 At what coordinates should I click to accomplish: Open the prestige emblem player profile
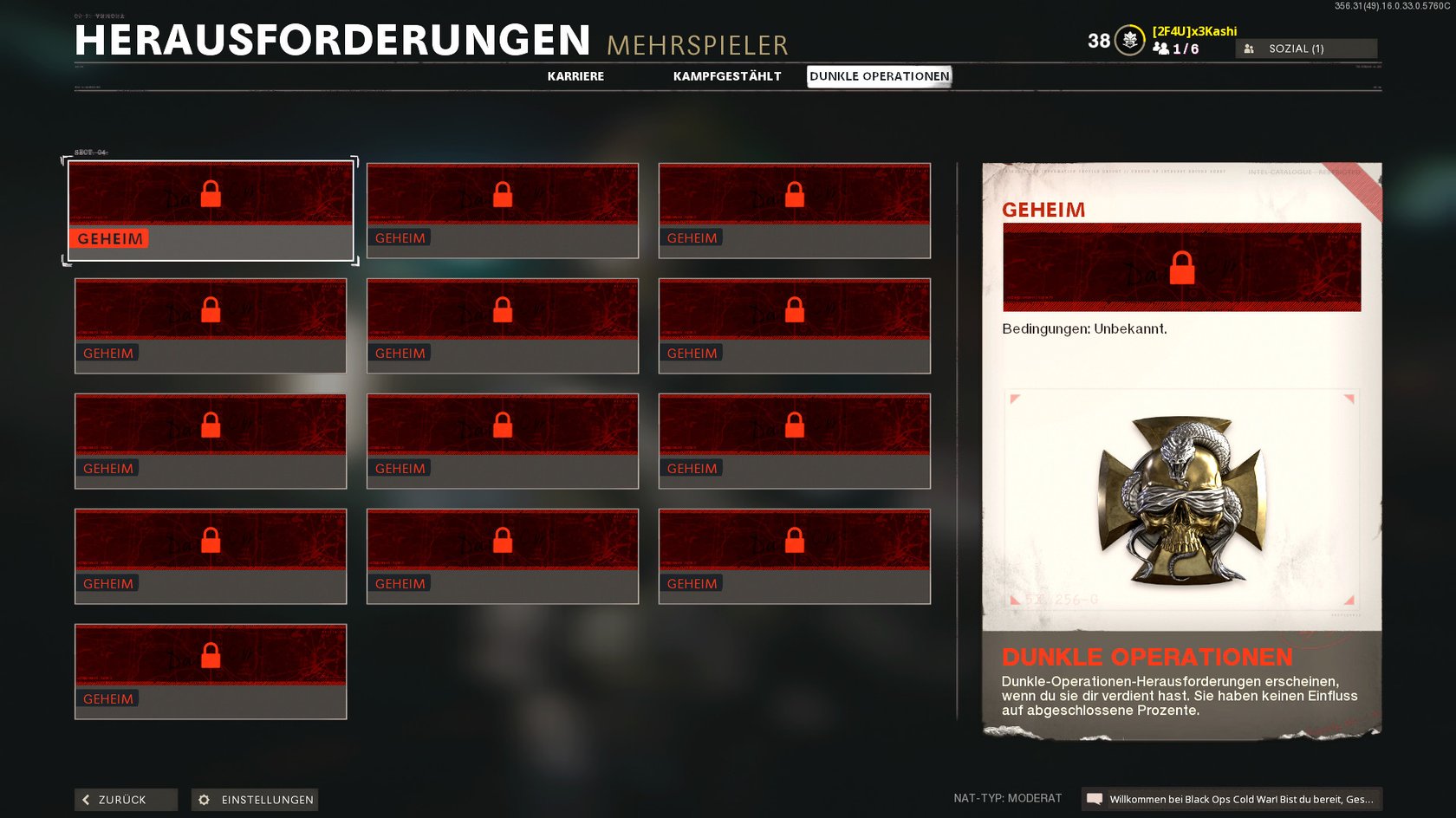click(1129, 40)
